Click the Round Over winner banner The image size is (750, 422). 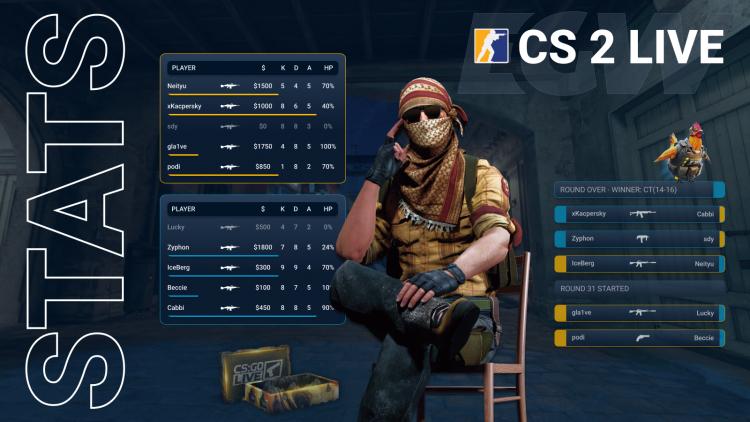click(638, 189)
